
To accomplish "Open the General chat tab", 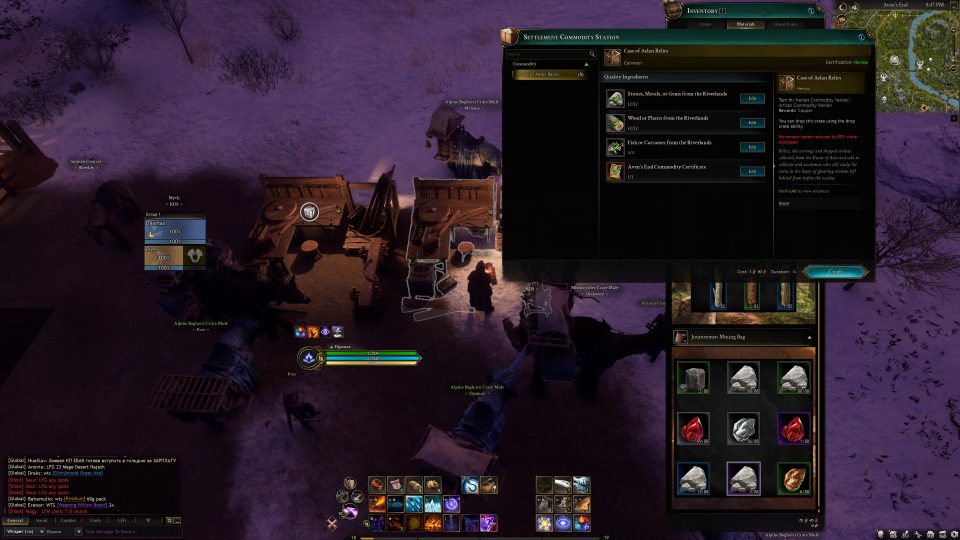I will [15, 520].
